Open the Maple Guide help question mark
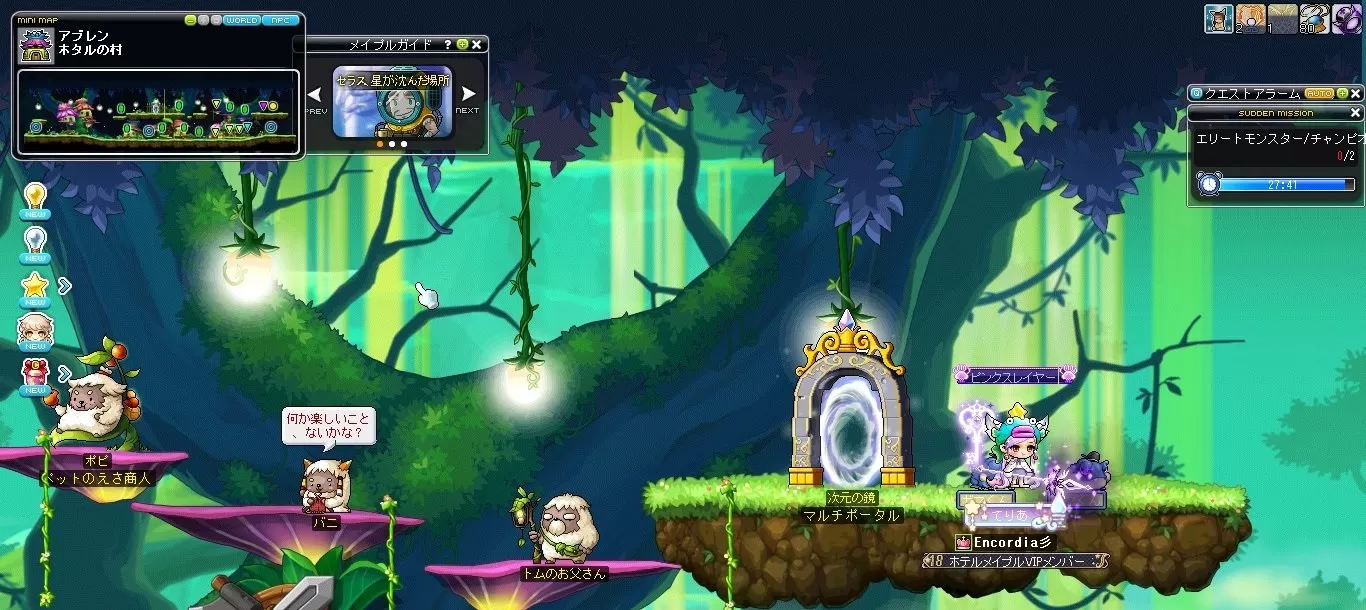The height and width of the screenshot is (610, 1366). coord(447,45)
